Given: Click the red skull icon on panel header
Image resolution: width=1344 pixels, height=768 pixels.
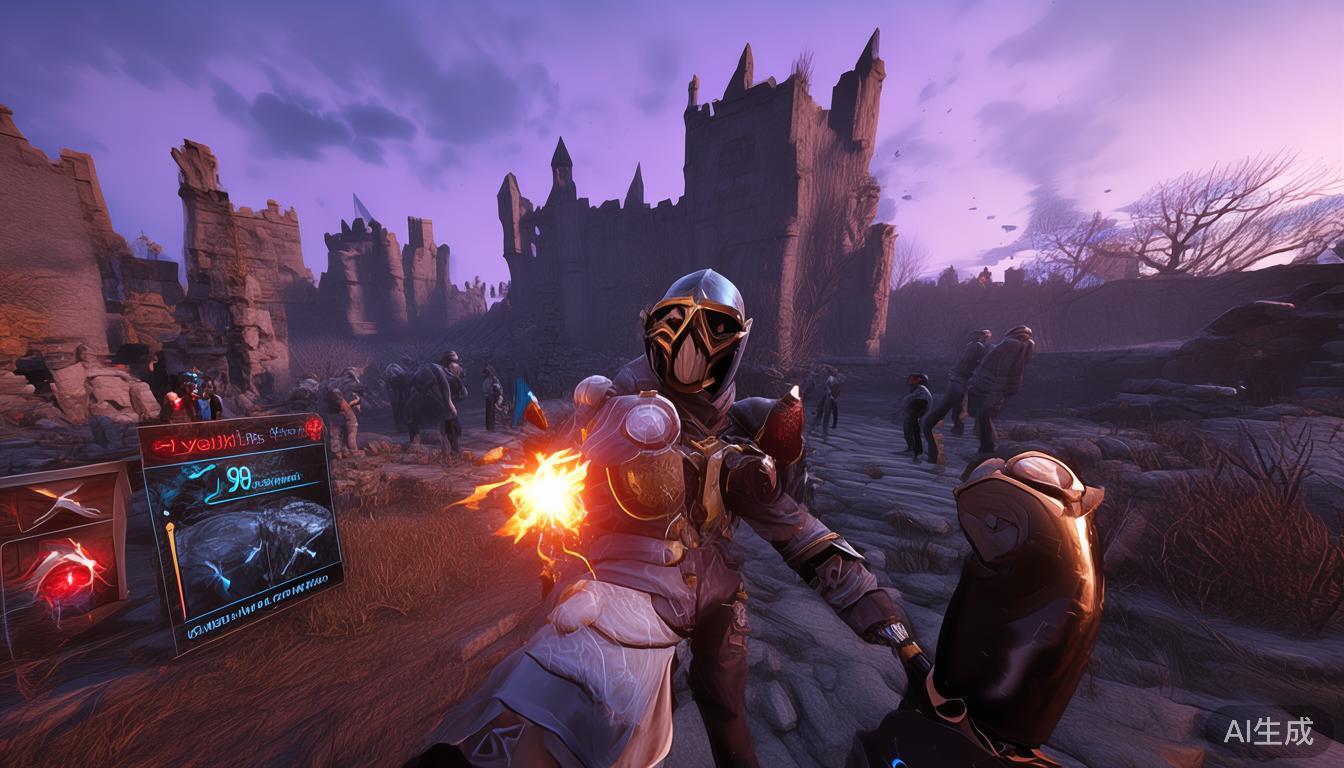Looking at the screenshot, I should pyautogui.click(x=314, y=428).
